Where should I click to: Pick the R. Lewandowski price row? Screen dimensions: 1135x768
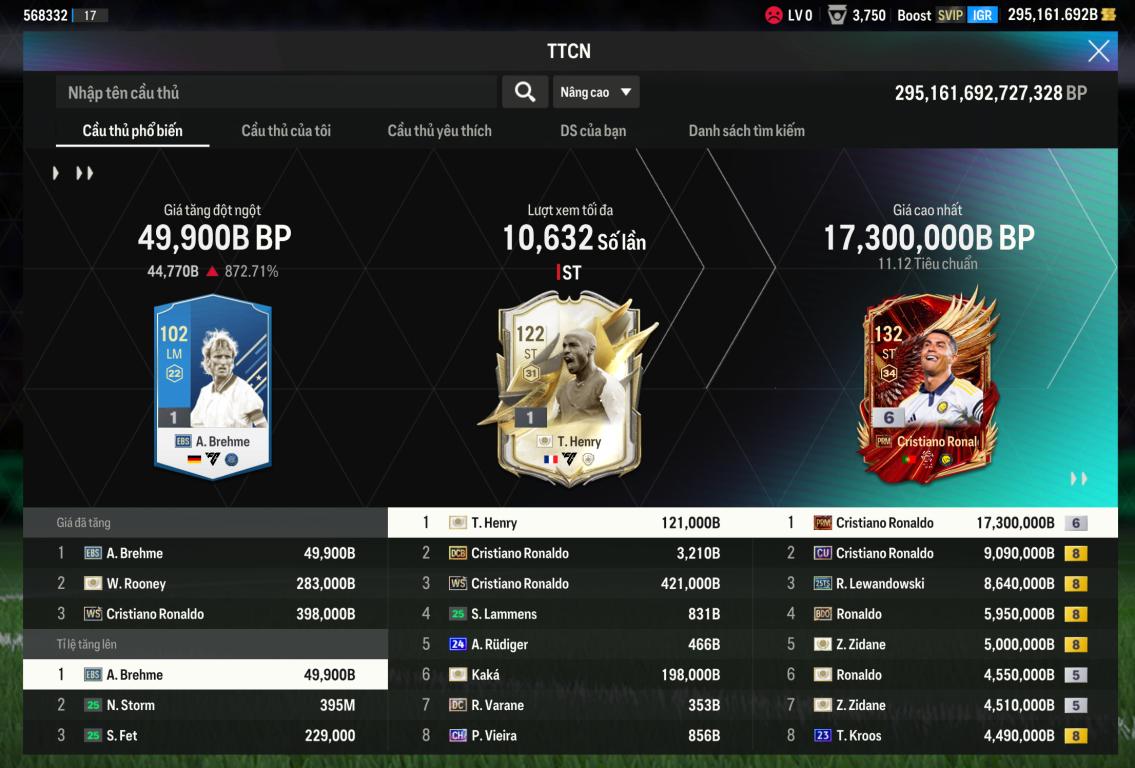click(935, 584)
